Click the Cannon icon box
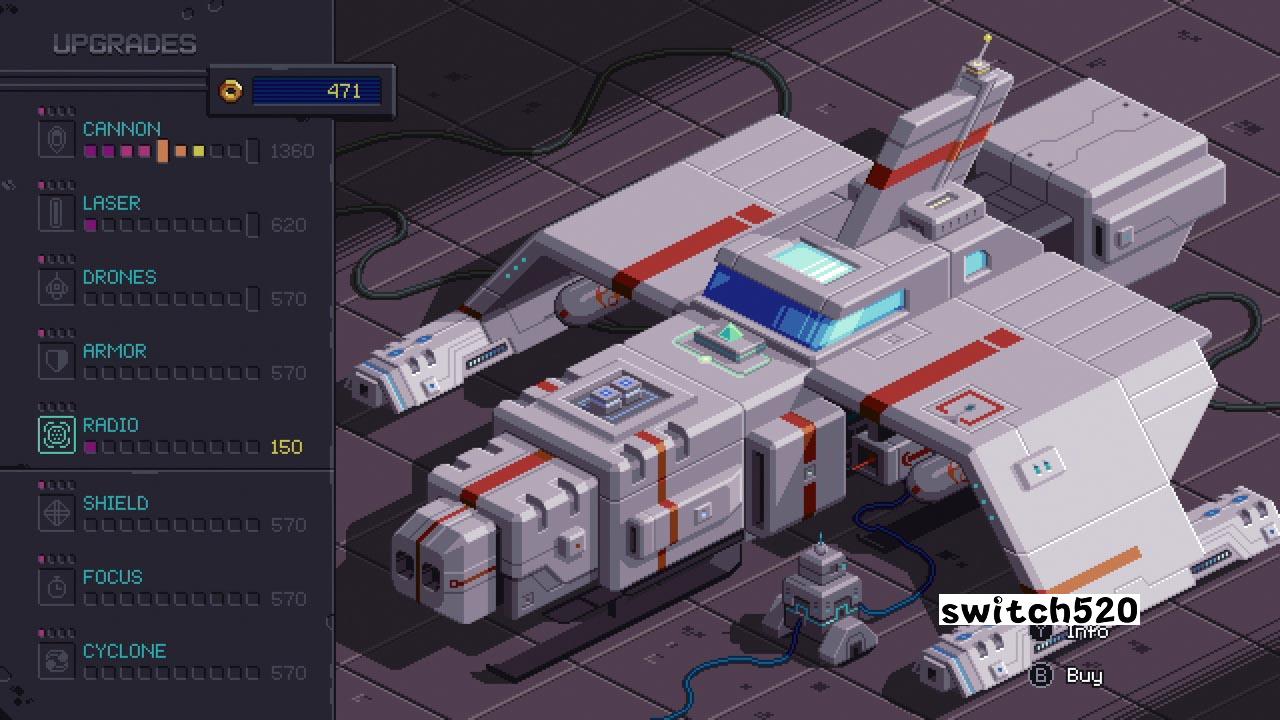The height and width of the screenshot is (720, 1280). (57, 139)
